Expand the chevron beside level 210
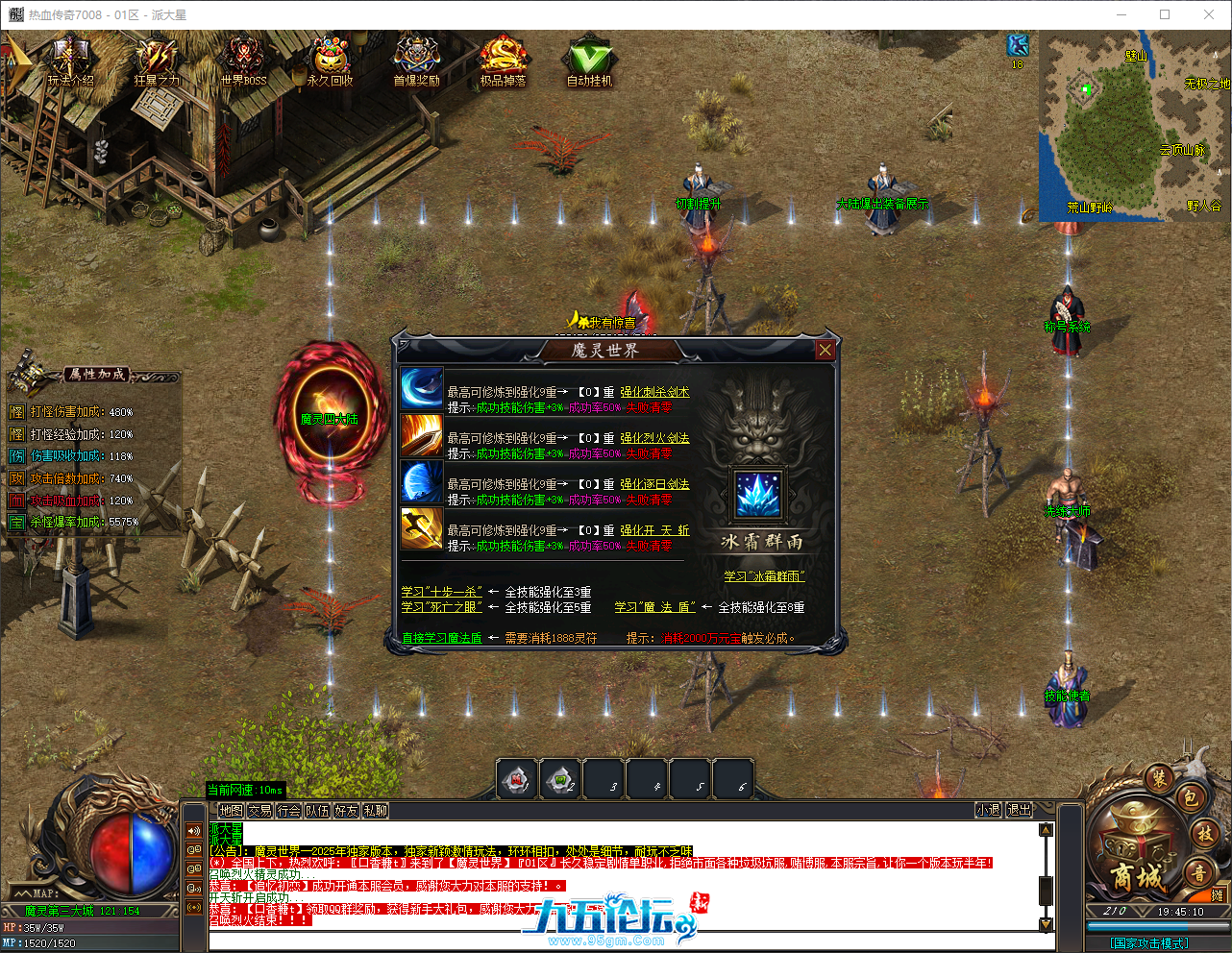This screenshot has width=1232, height=953. 1141,910
